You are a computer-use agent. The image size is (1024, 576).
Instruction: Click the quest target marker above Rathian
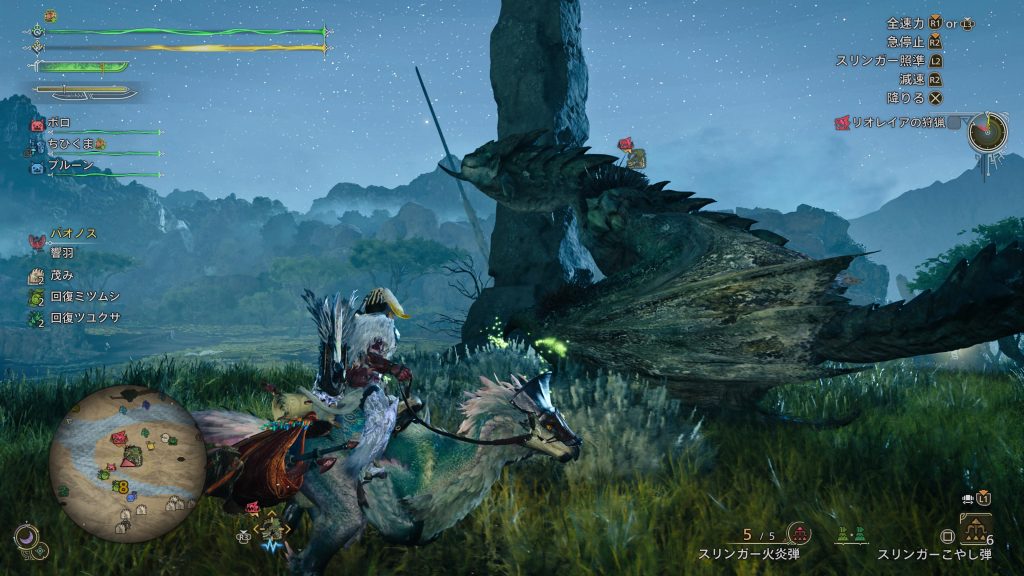[630, 151]
